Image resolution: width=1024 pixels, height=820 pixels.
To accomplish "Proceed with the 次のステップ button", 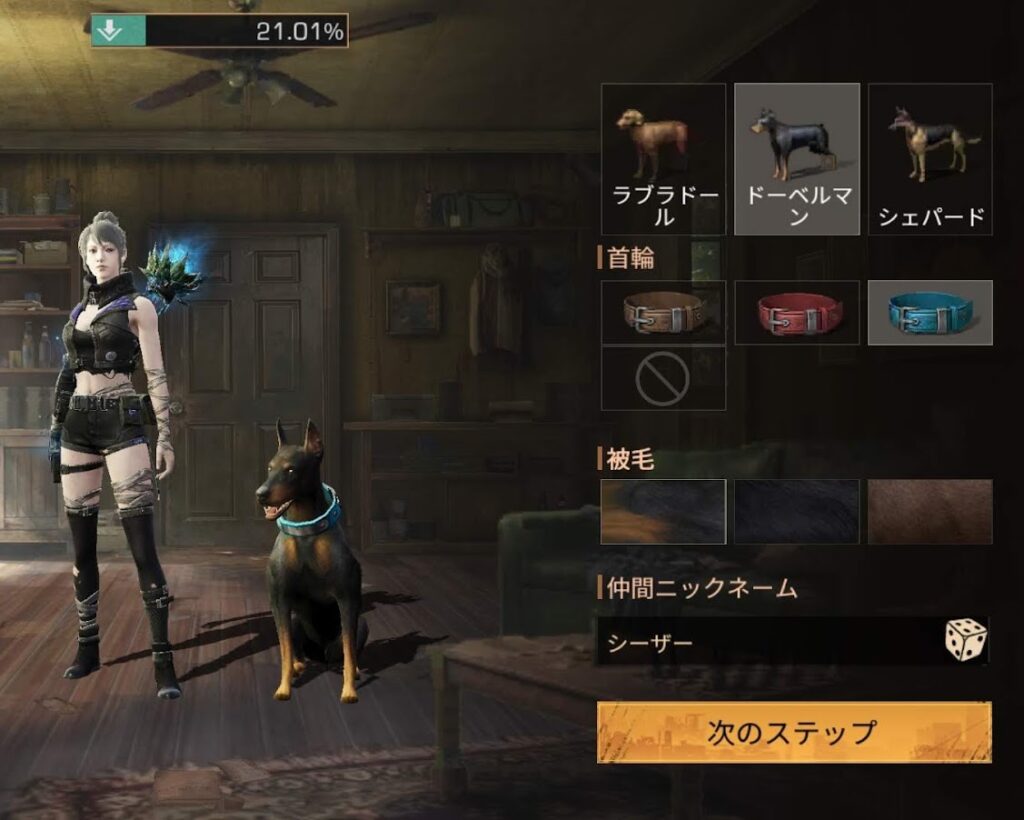I will (794, 732).
